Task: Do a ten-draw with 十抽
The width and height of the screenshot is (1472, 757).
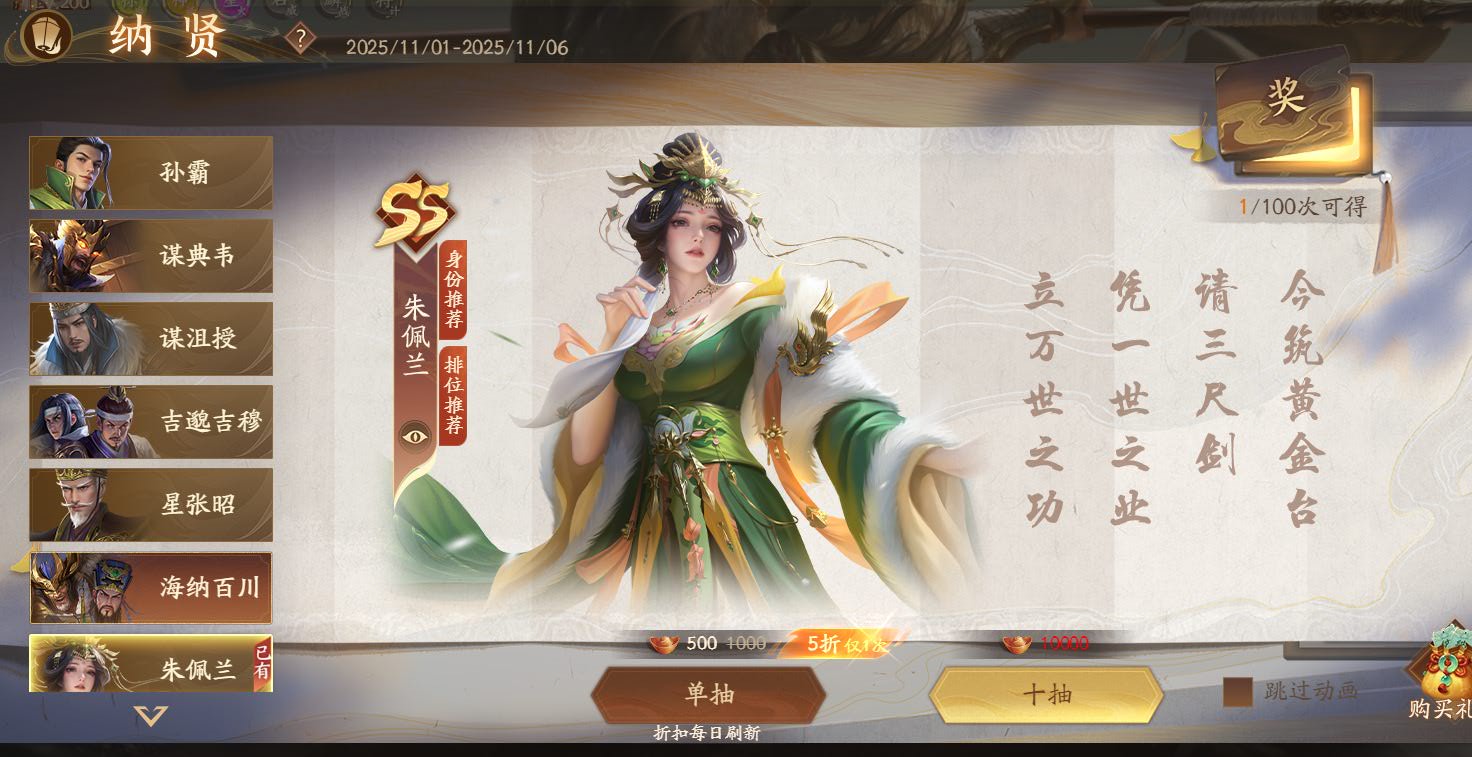Action: point(1046,694)
